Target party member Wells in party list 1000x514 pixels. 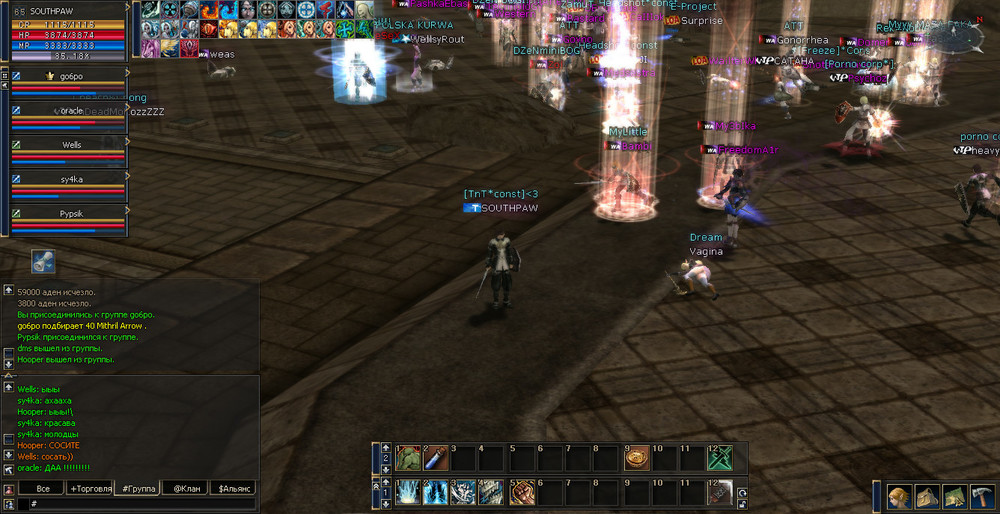click(70, 145)
